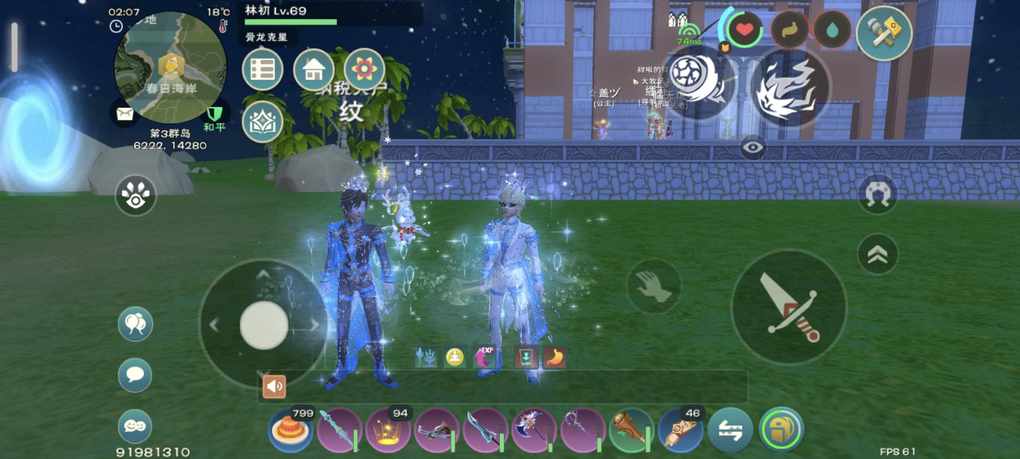Attack with the dagger button
The width and height of the screenshot is (1020, 459).
[x=789, y=307]
